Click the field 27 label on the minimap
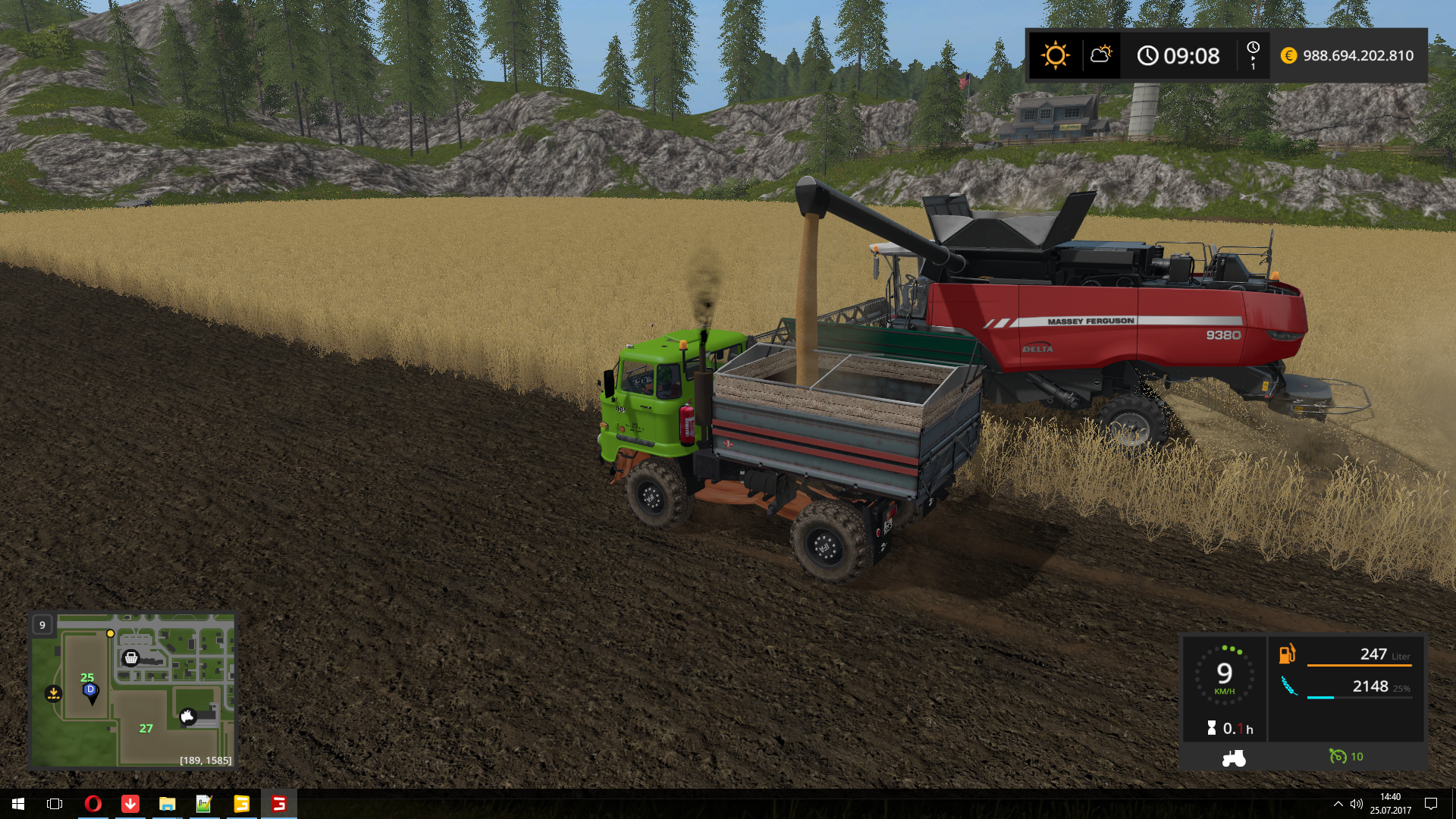 click(146, 729)
